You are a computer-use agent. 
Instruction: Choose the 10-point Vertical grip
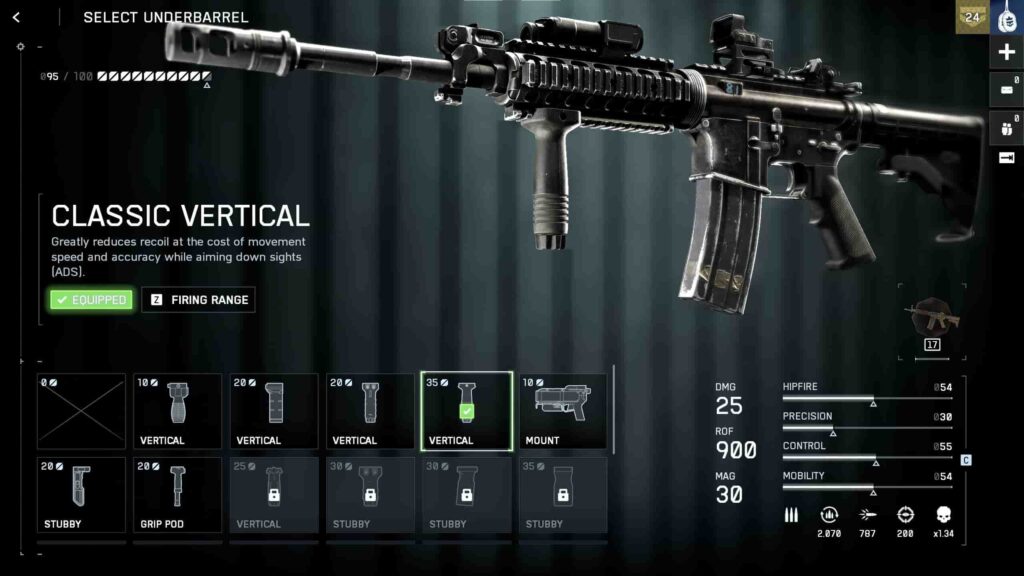(178, 411)
